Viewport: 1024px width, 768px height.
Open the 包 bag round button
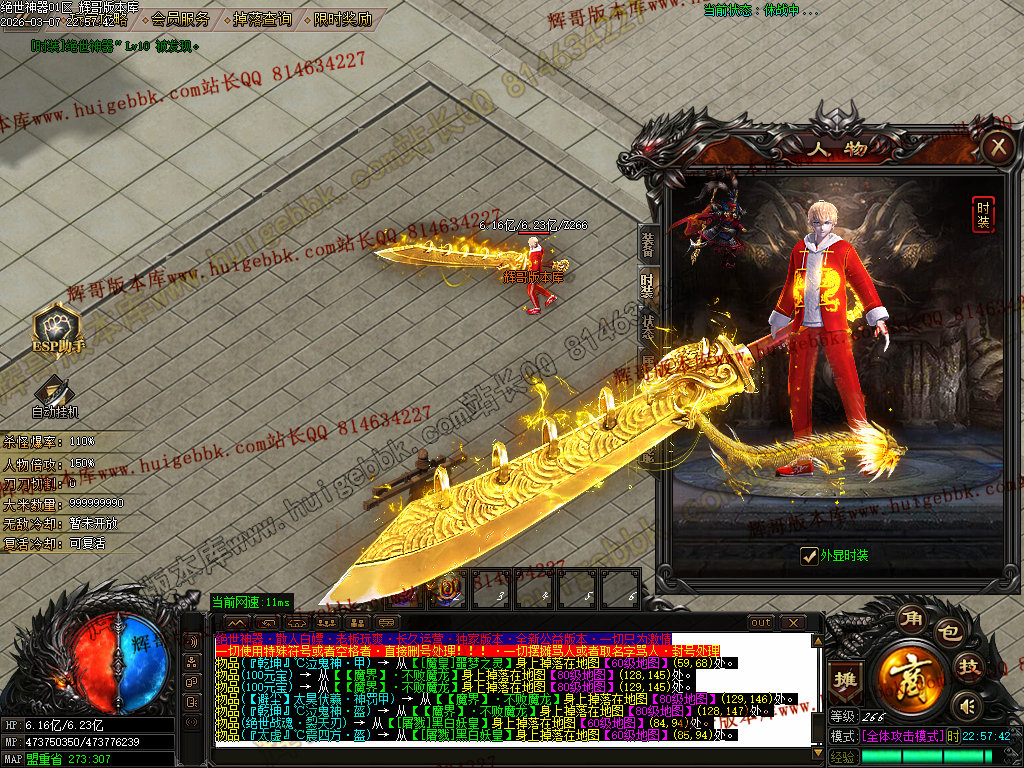[948, 632]
